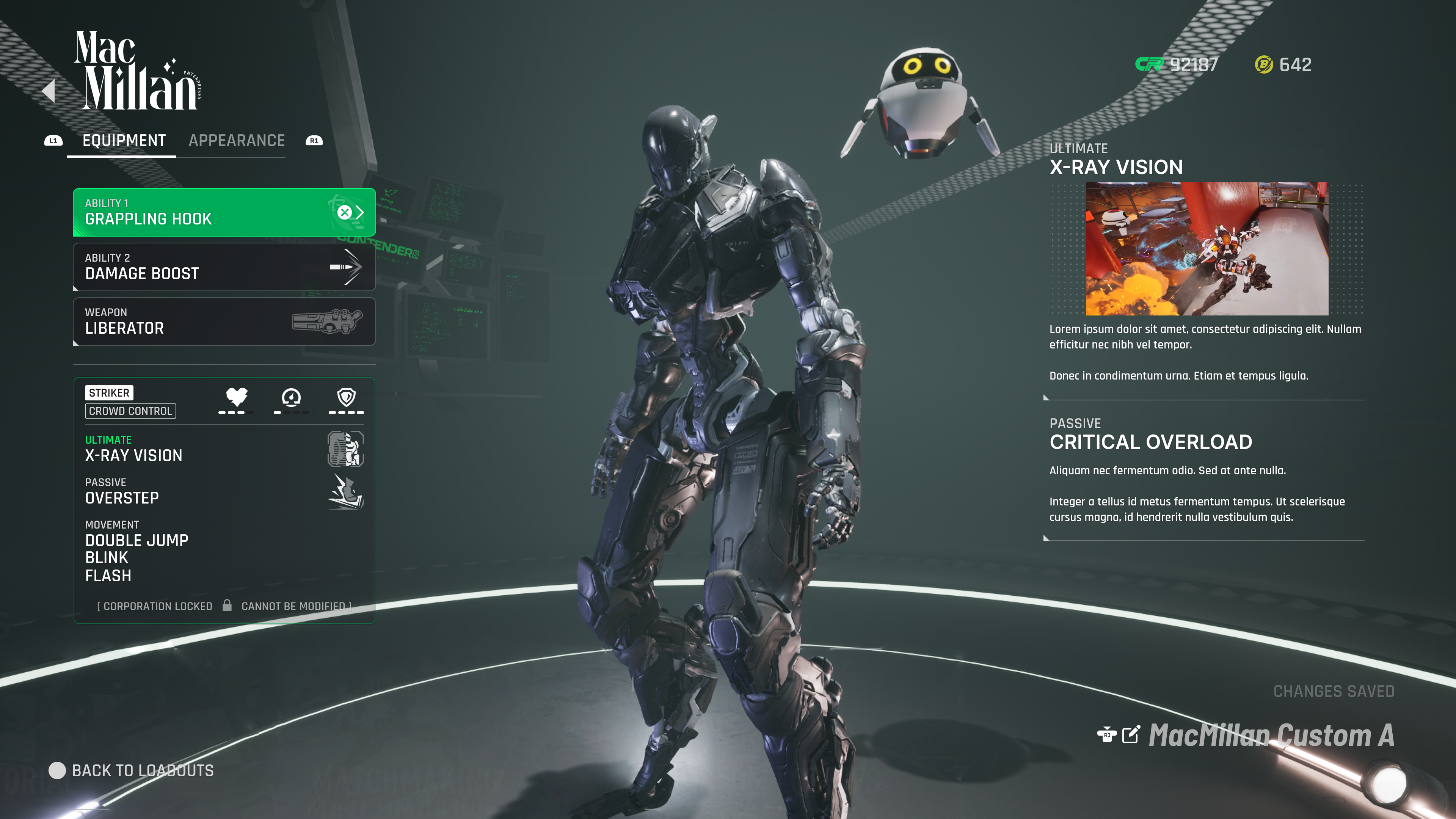
Task: Select the Equipment tab
Action: 124,141
